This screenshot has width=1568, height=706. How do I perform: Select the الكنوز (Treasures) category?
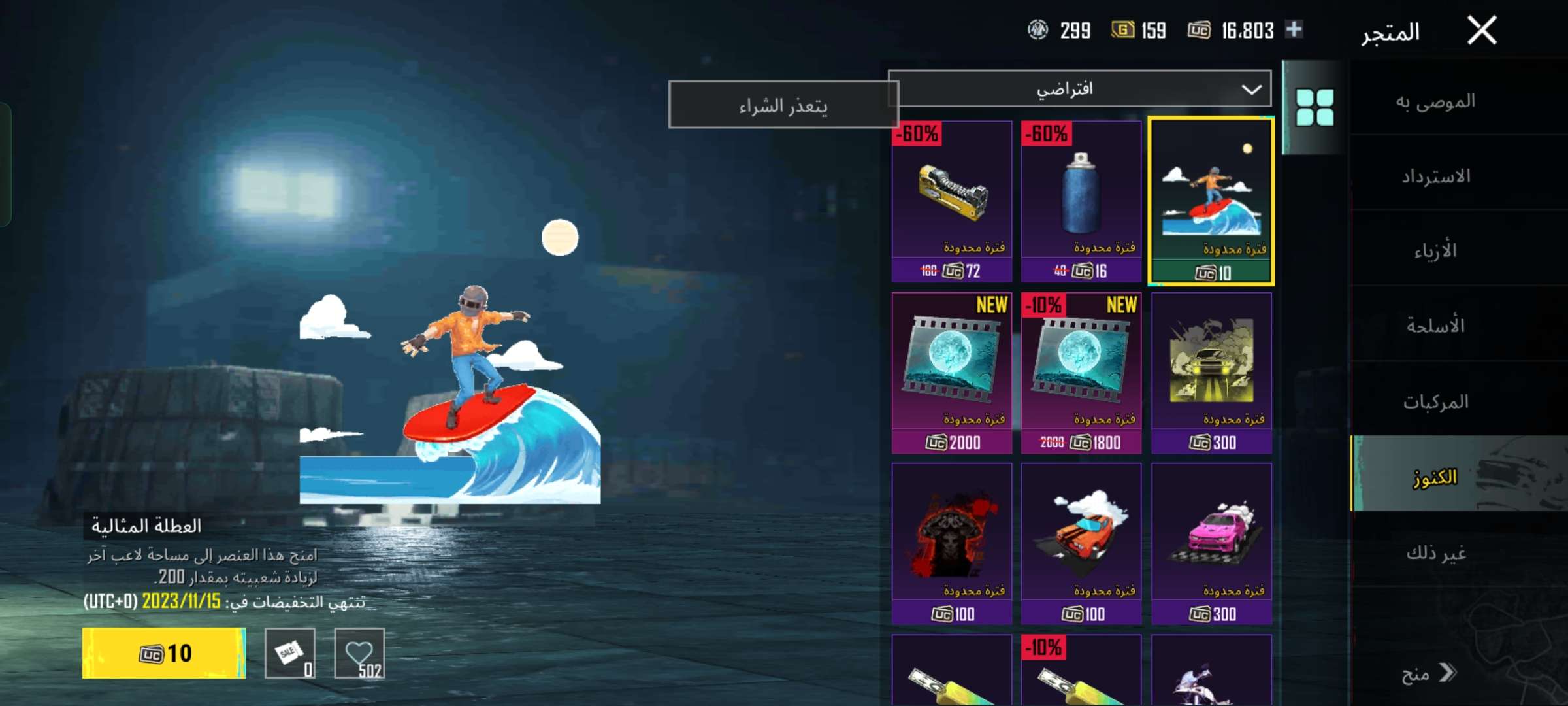point(1435,477)
